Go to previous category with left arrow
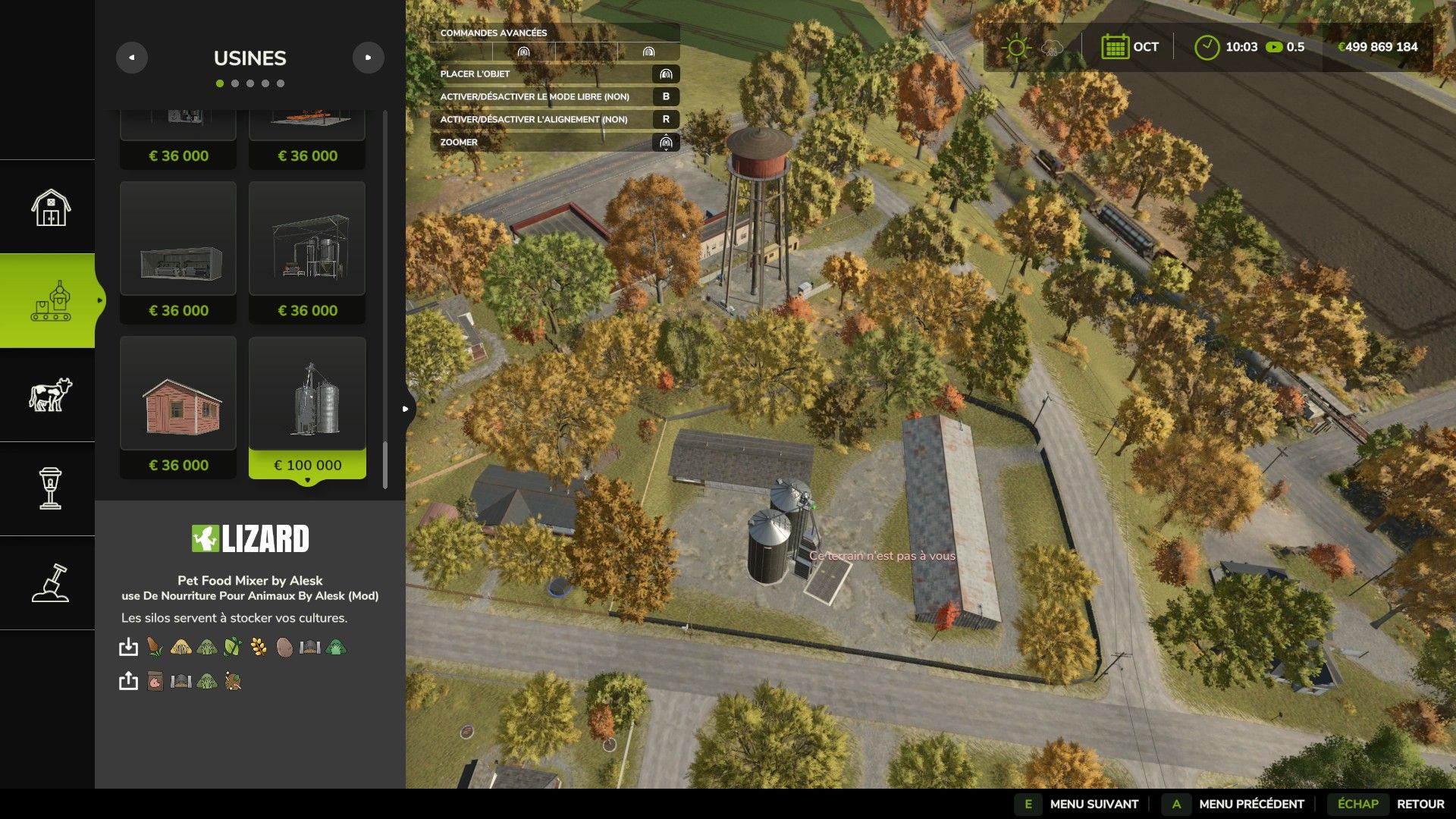Viewport: 1456px width, 819px height. pyautogui.click(x=132, y=58)
